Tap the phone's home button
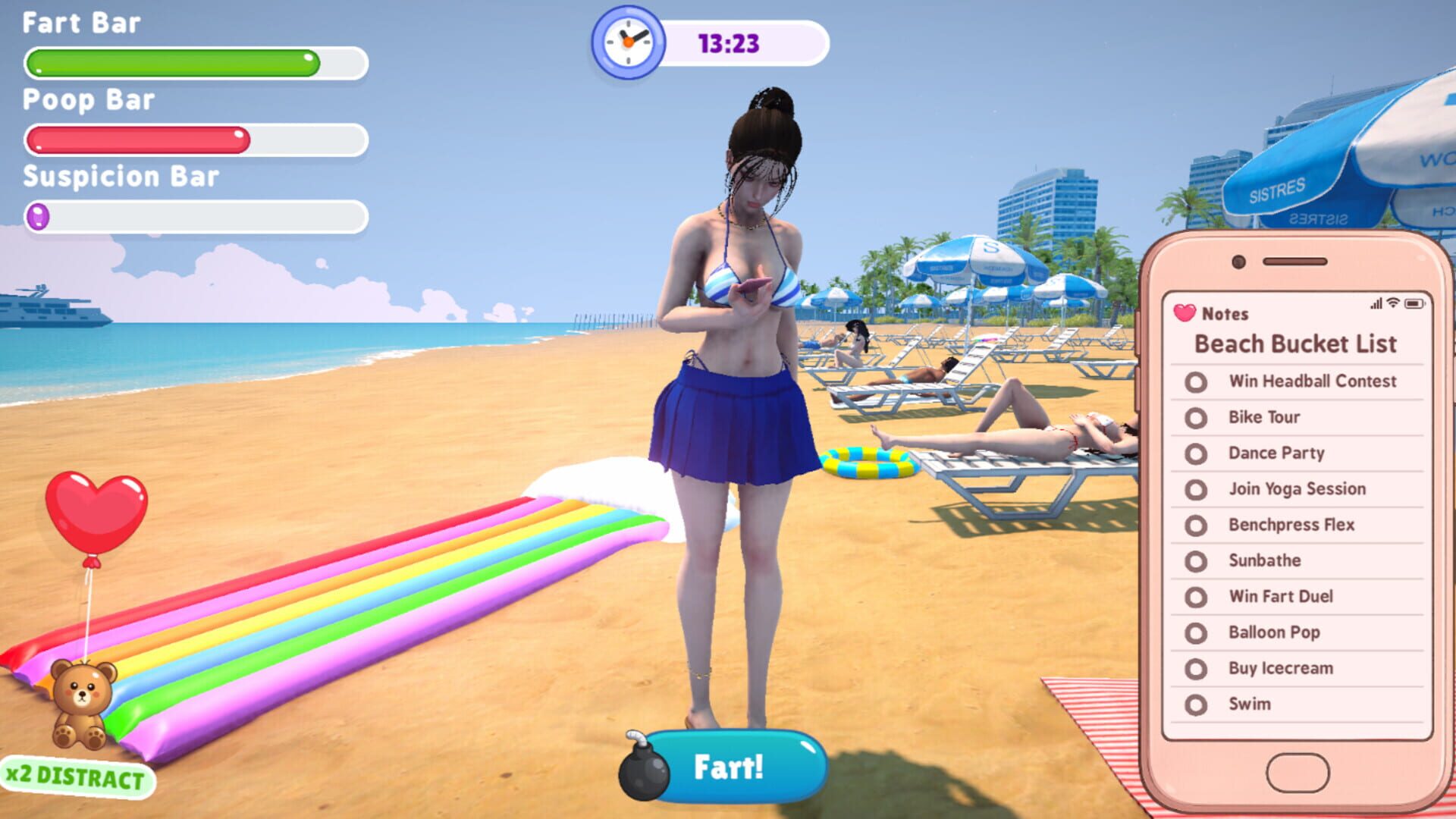Screen dimensions: 1456x819 tap(1297, 773)
